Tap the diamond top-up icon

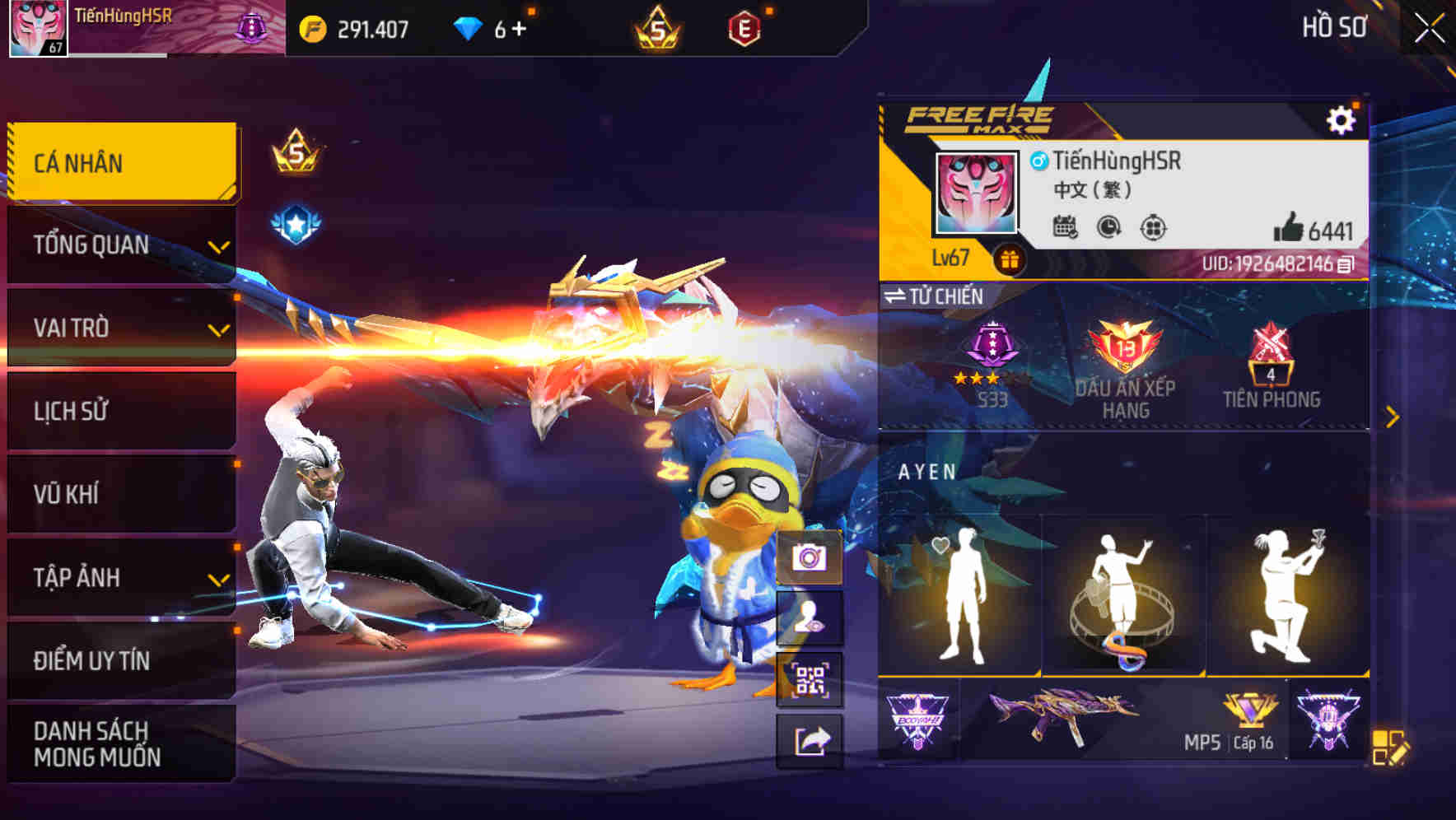pos(469,27)
